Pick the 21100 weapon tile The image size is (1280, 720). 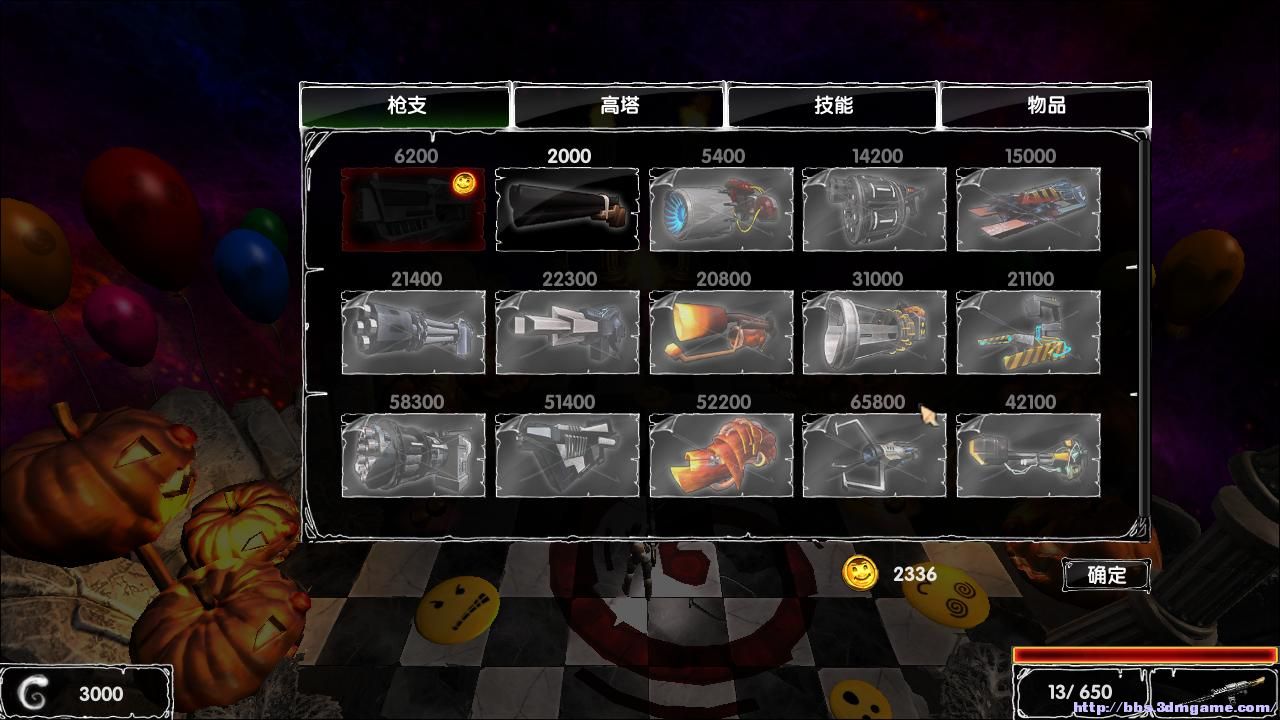click(1028, 332)
